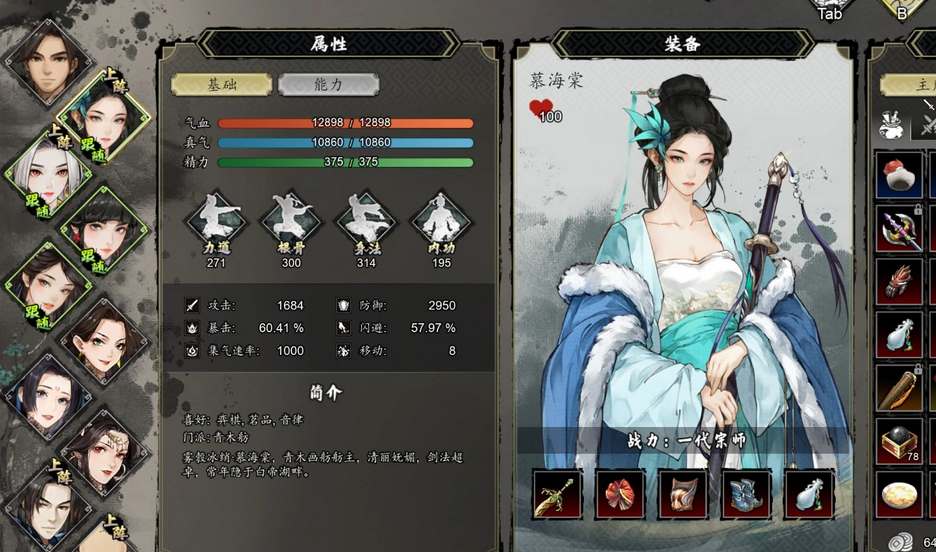Choose the black orb box with 78
Image resolution: width=936 pixels, height=552 pixels.
899,441
